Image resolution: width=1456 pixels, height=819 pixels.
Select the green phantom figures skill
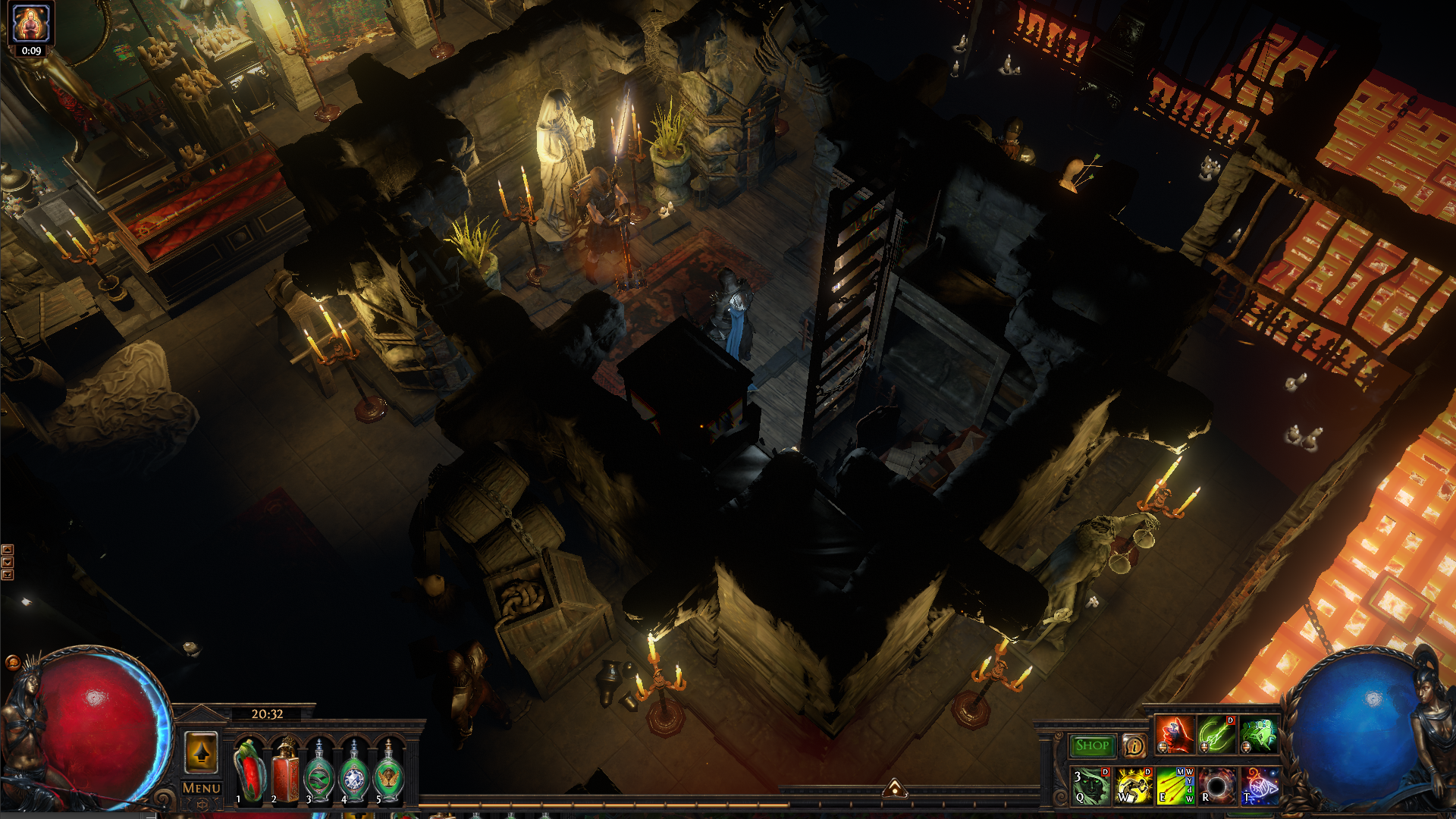1260,735
